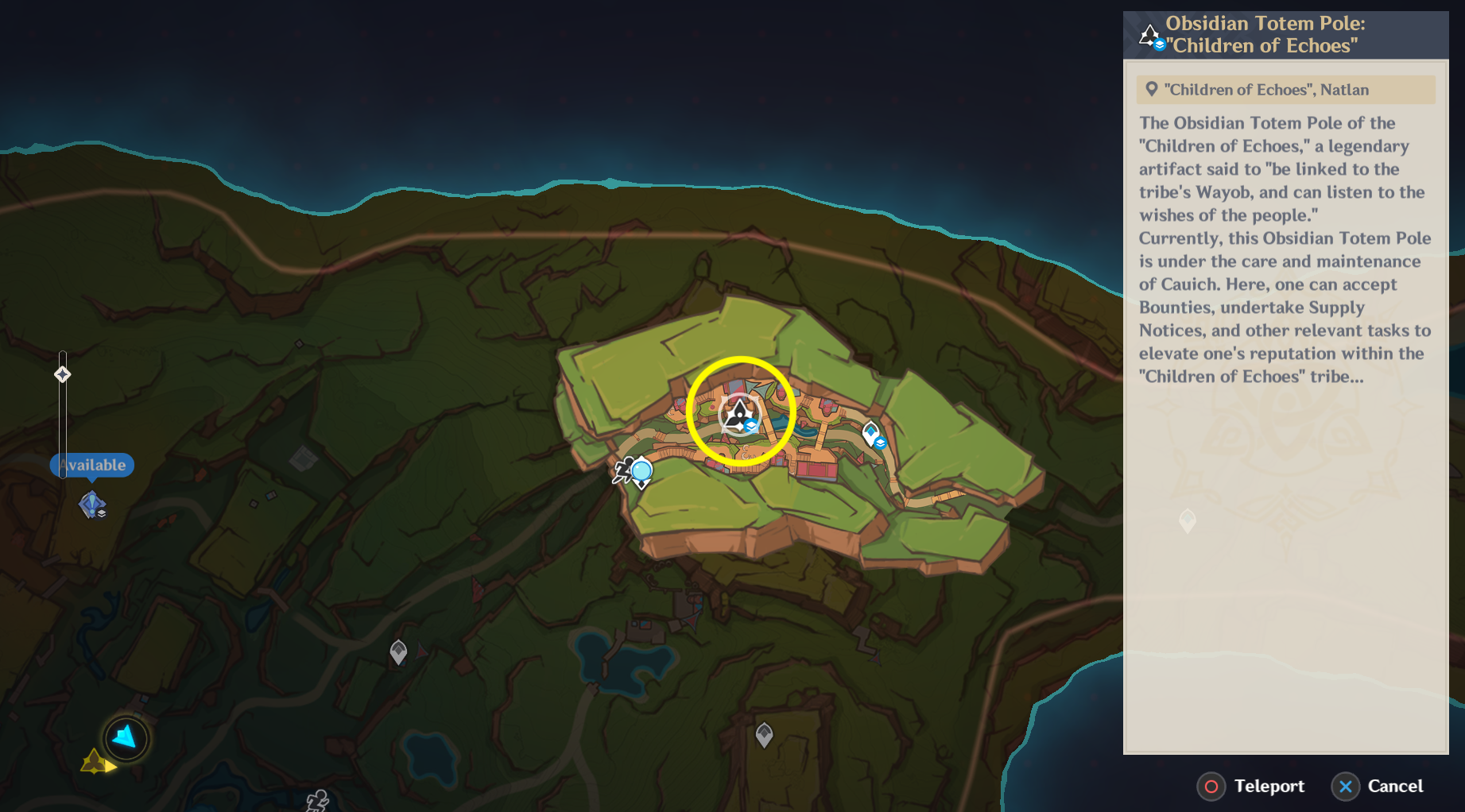This screenshot has height=812, width=1465.
Task: Click the running figure marker at bottom edge
Action: tap(318, 800)
